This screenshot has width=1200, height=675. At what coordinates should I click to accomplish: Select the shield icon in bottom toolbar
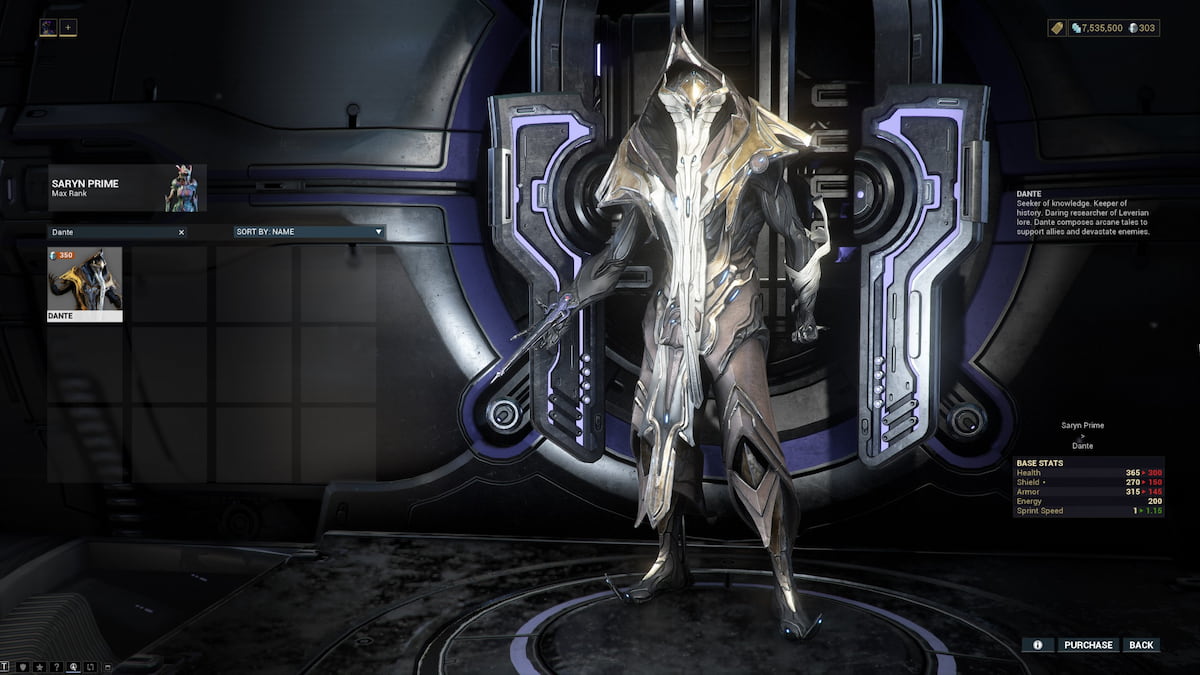tap(22, 666)
